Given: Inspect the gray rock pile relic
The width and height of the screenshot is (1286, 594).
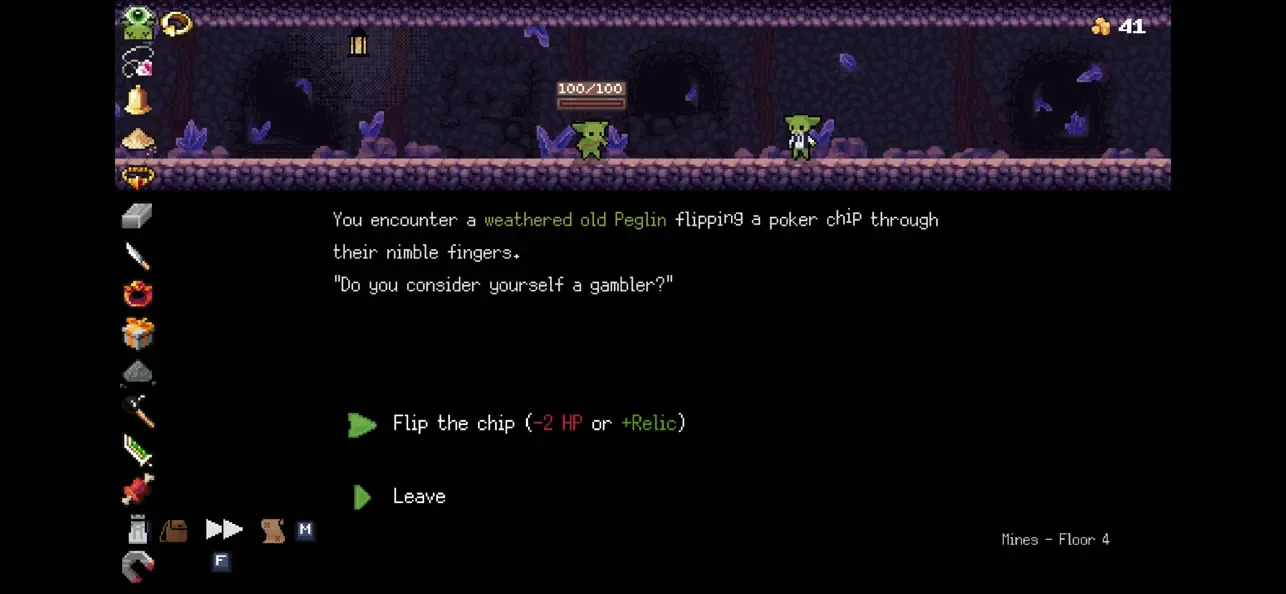Looking at the screenshot, I should [x=138, y=372].
